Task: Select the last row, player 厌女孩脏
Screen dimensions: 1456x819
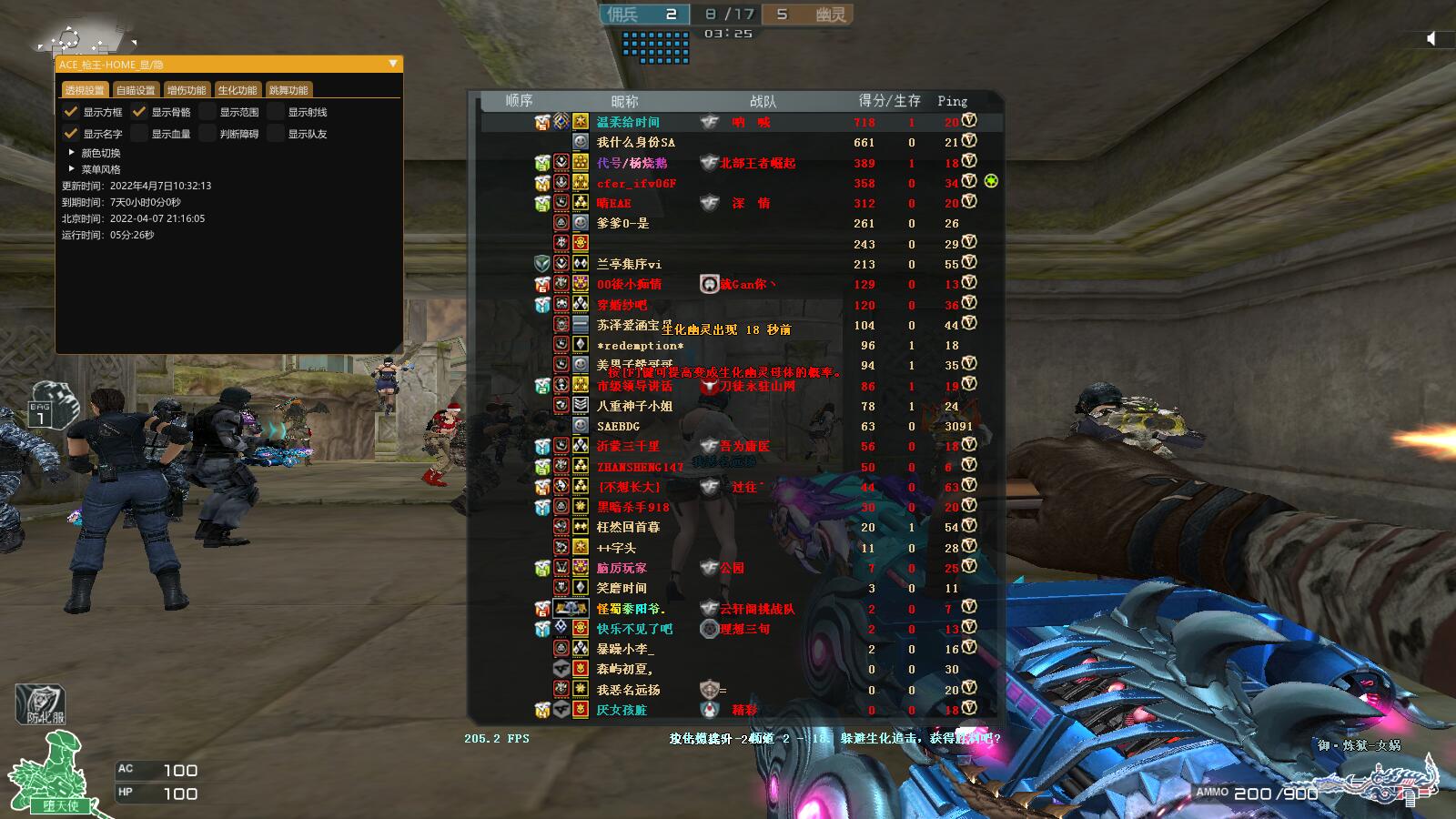Action: [x=622, y=710]
